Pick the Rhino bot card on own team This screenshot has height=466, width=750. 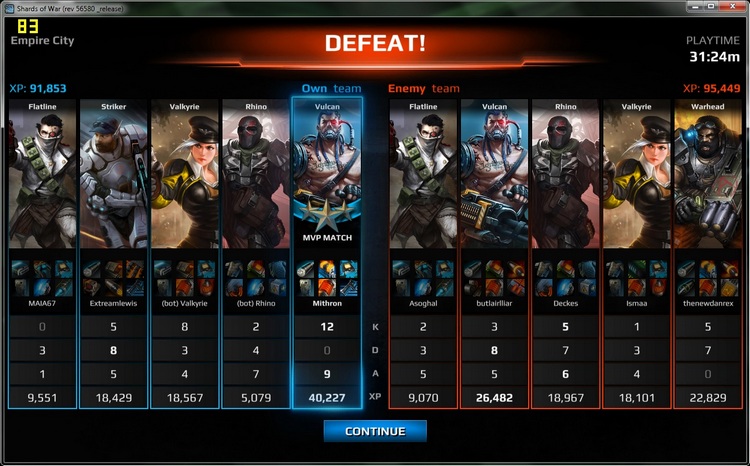(256, 180)
